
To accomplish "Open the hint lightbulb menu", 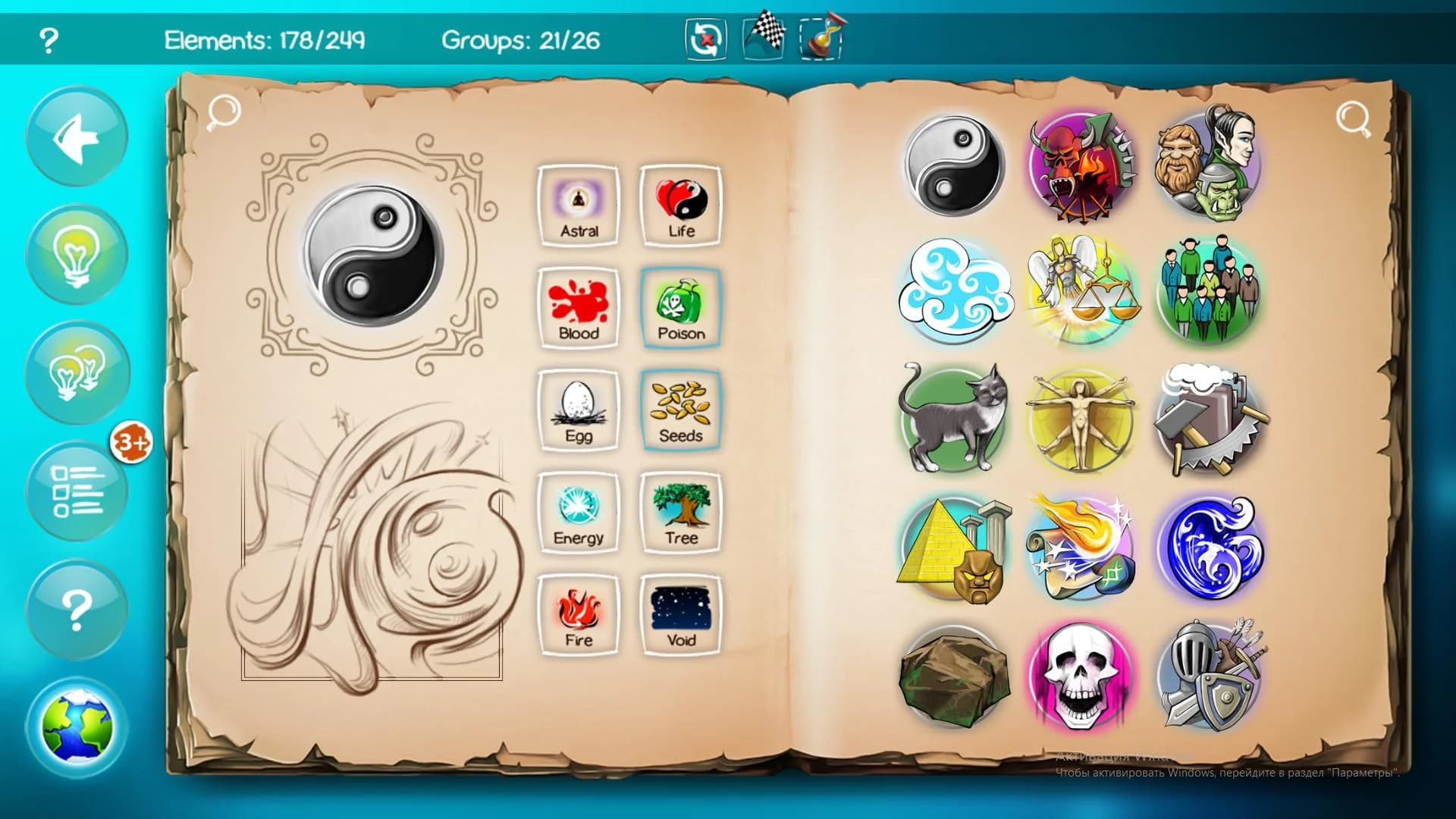I will pos(76,254).
